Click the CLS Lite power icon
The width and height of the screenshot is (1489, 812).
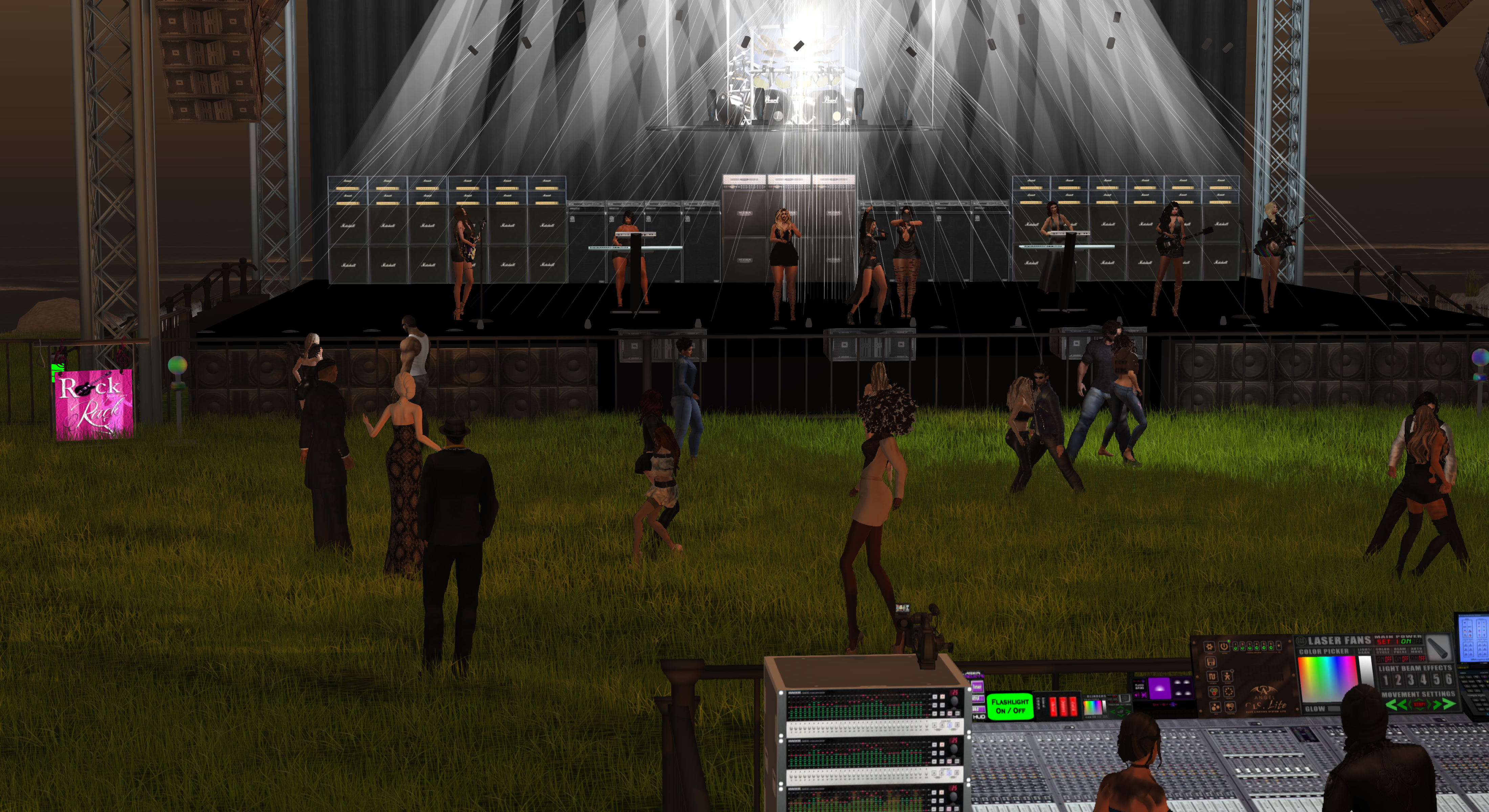1224,647
